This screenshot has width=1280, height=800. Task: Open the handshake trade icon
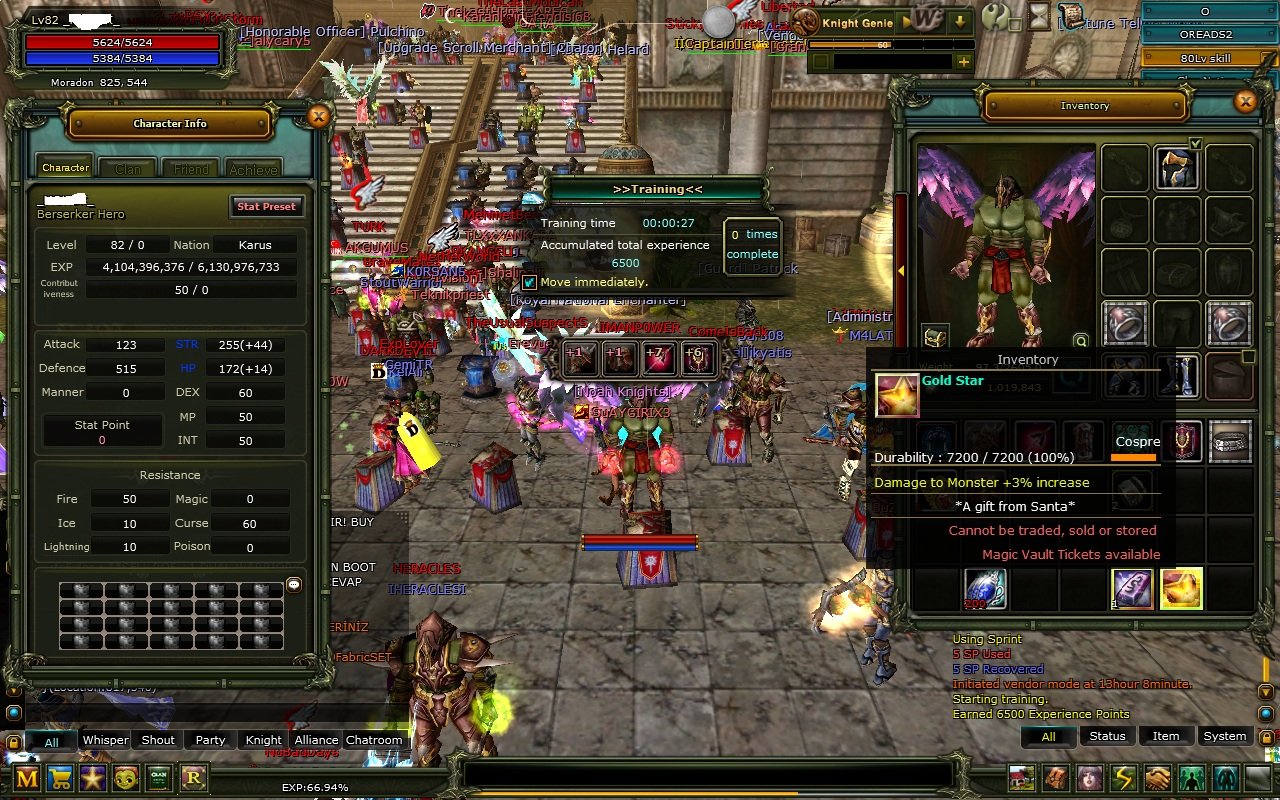(1157, 778)
